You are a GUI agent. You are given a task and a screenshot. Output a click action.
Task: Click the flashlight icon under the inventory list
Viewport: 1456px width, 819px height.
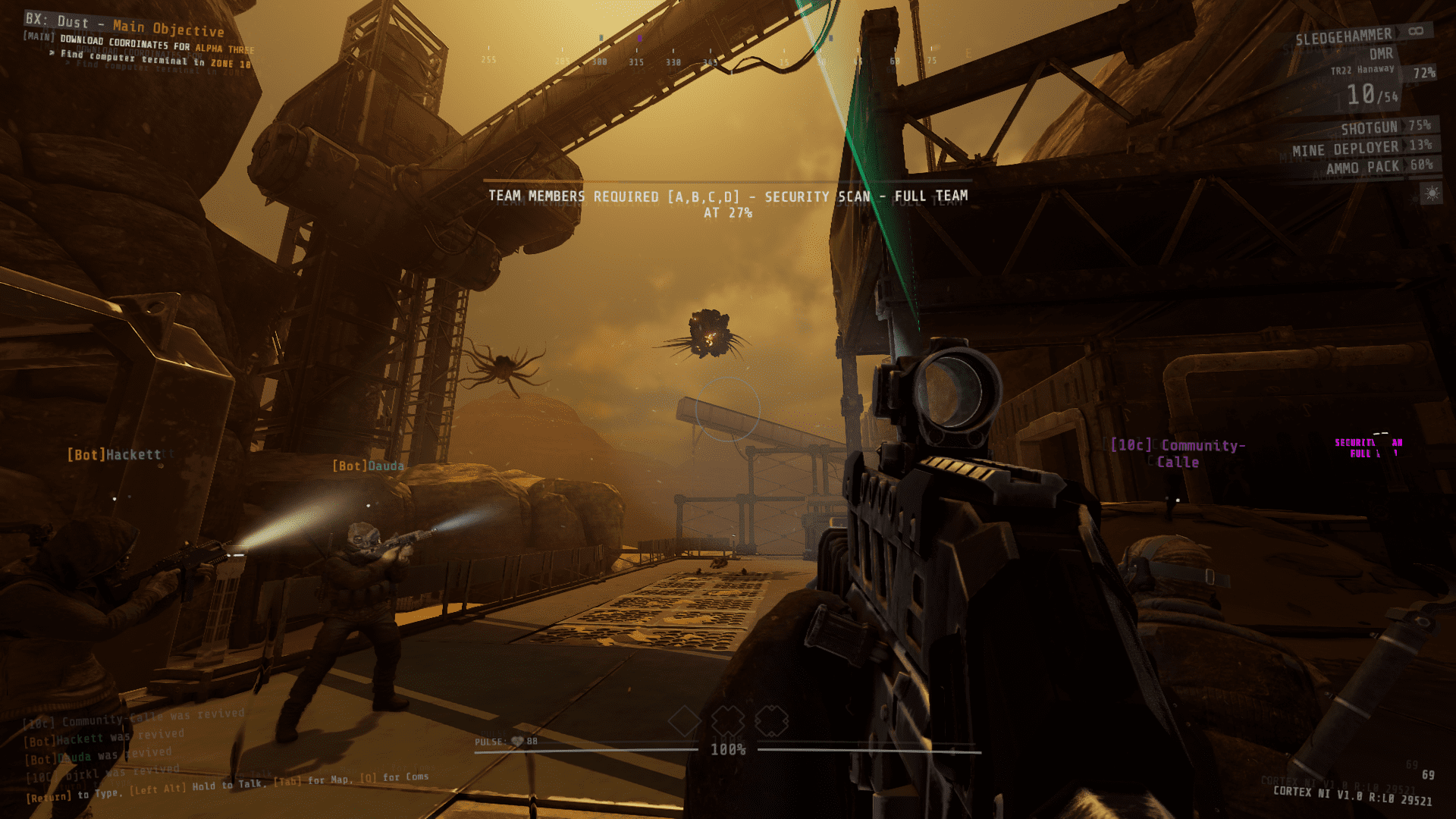[x=1431, y=194]
